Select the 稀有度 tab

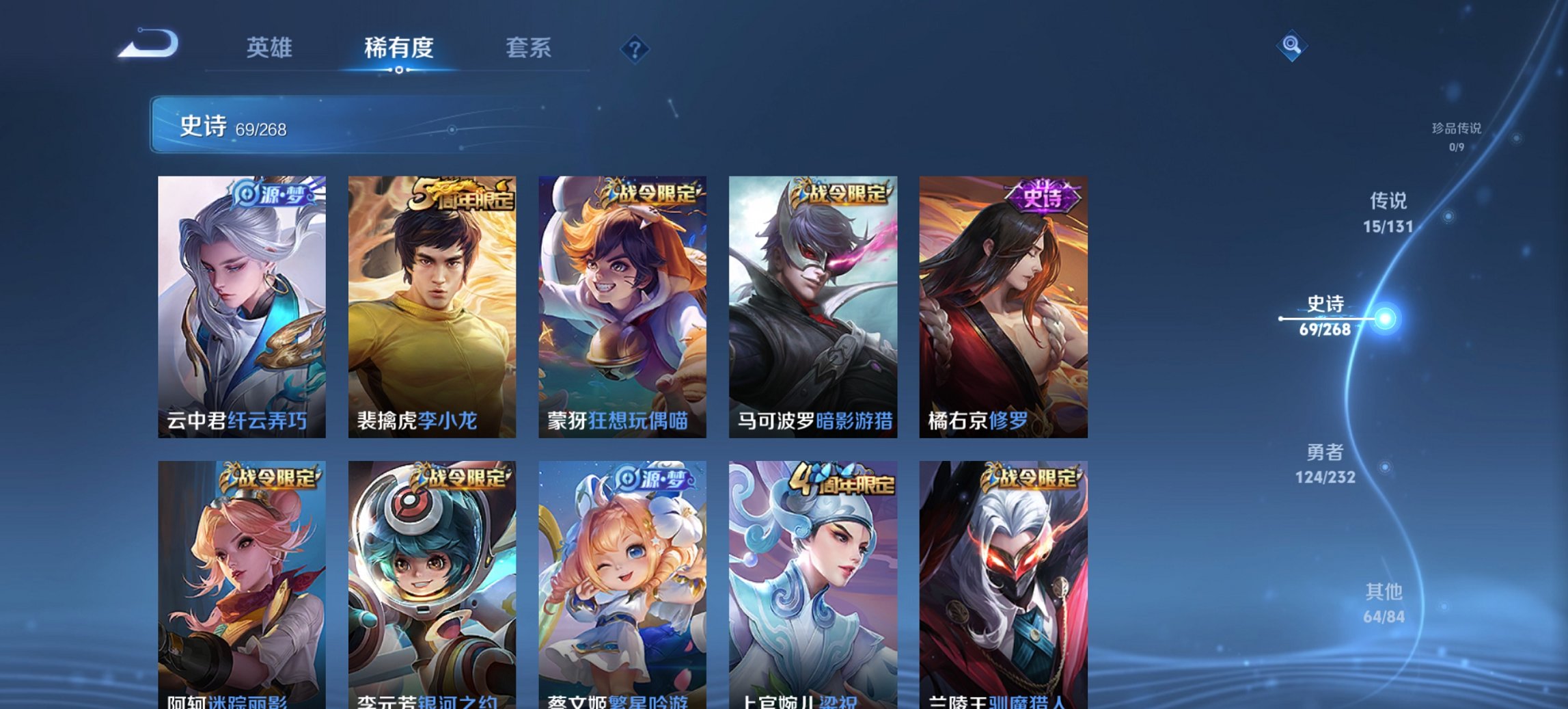click(399, 48)
